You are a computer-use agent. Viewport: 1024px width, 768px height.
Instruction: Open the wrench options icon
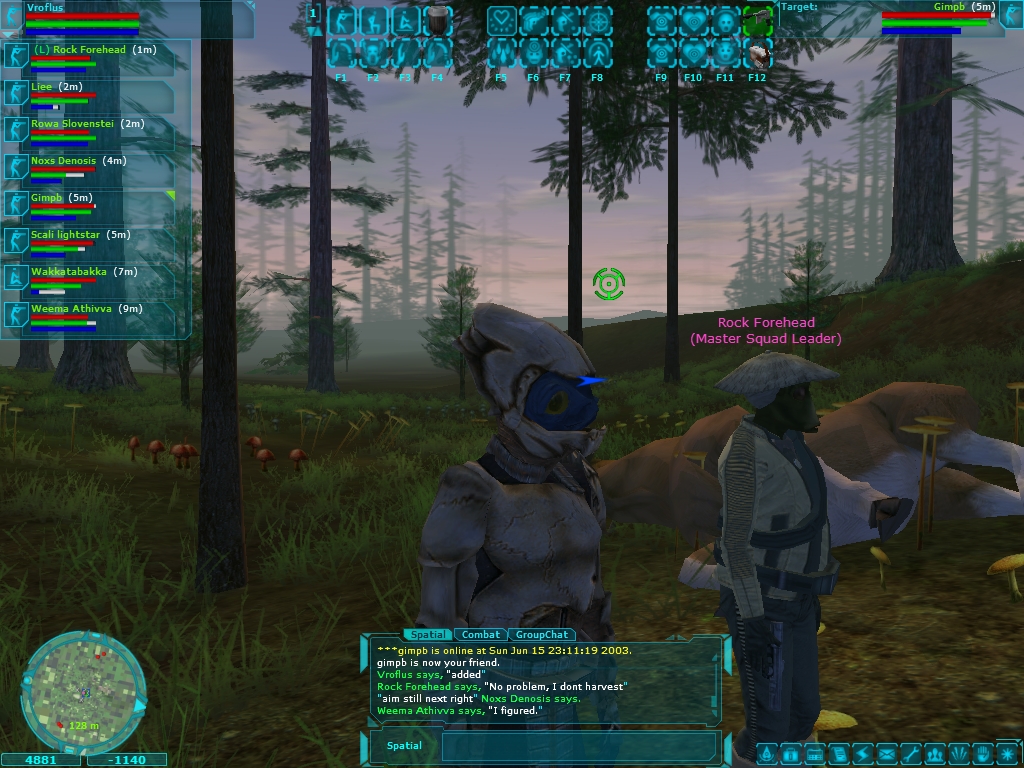pyautogui.click(x=910, y=753)
